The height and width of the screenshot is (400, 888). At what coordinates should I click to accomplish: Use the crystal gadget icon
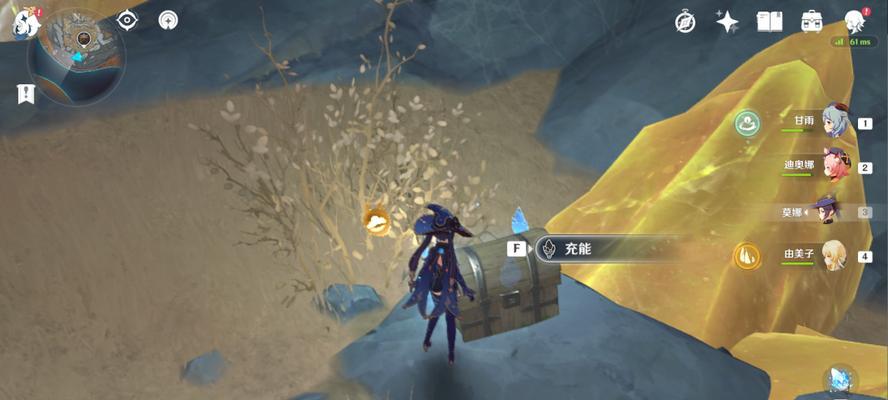tap(838, 381)
